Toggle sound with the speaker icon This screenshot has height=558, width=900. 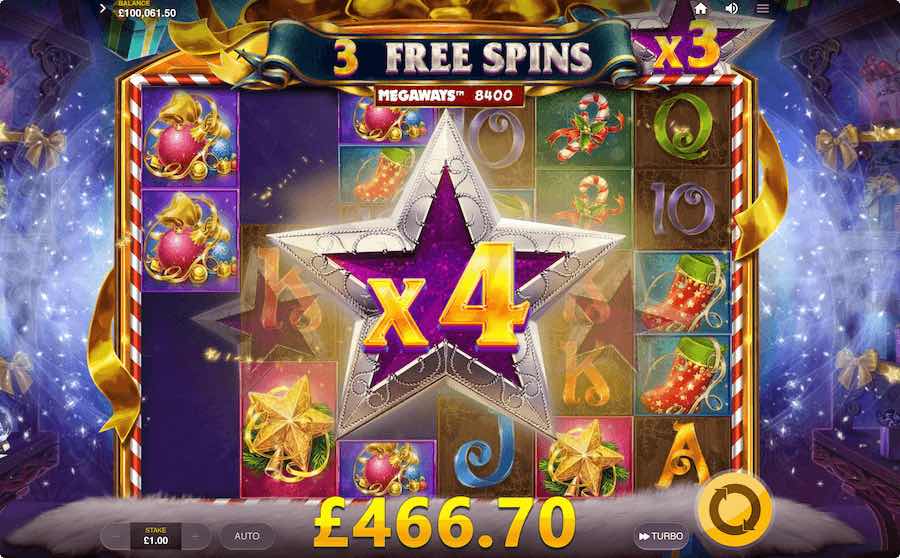(732, 8)
